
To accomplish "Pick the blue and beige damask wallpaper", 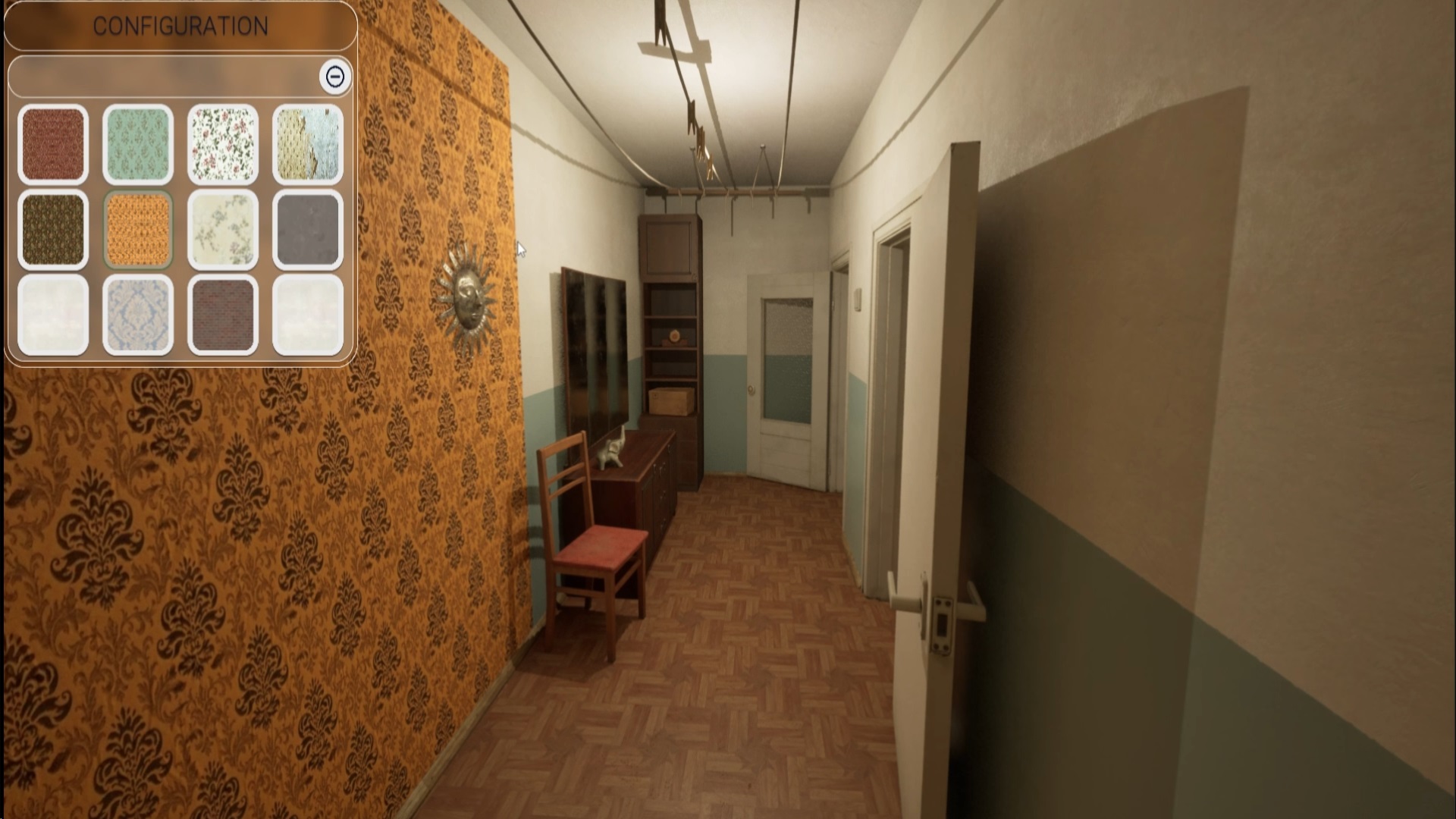I will (138, 315).
